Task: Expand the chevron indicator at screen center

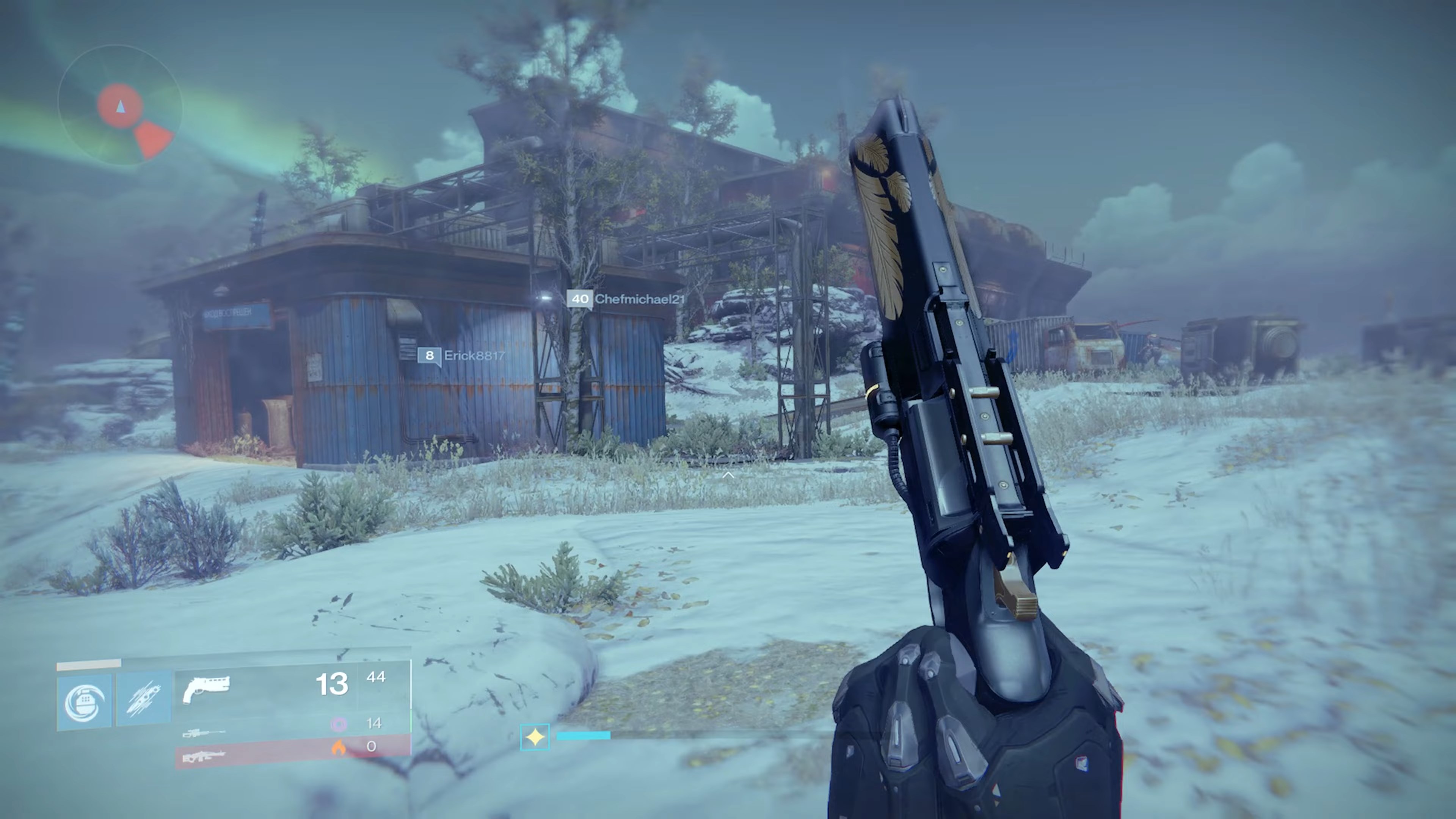Action: [x=728, y=475]
